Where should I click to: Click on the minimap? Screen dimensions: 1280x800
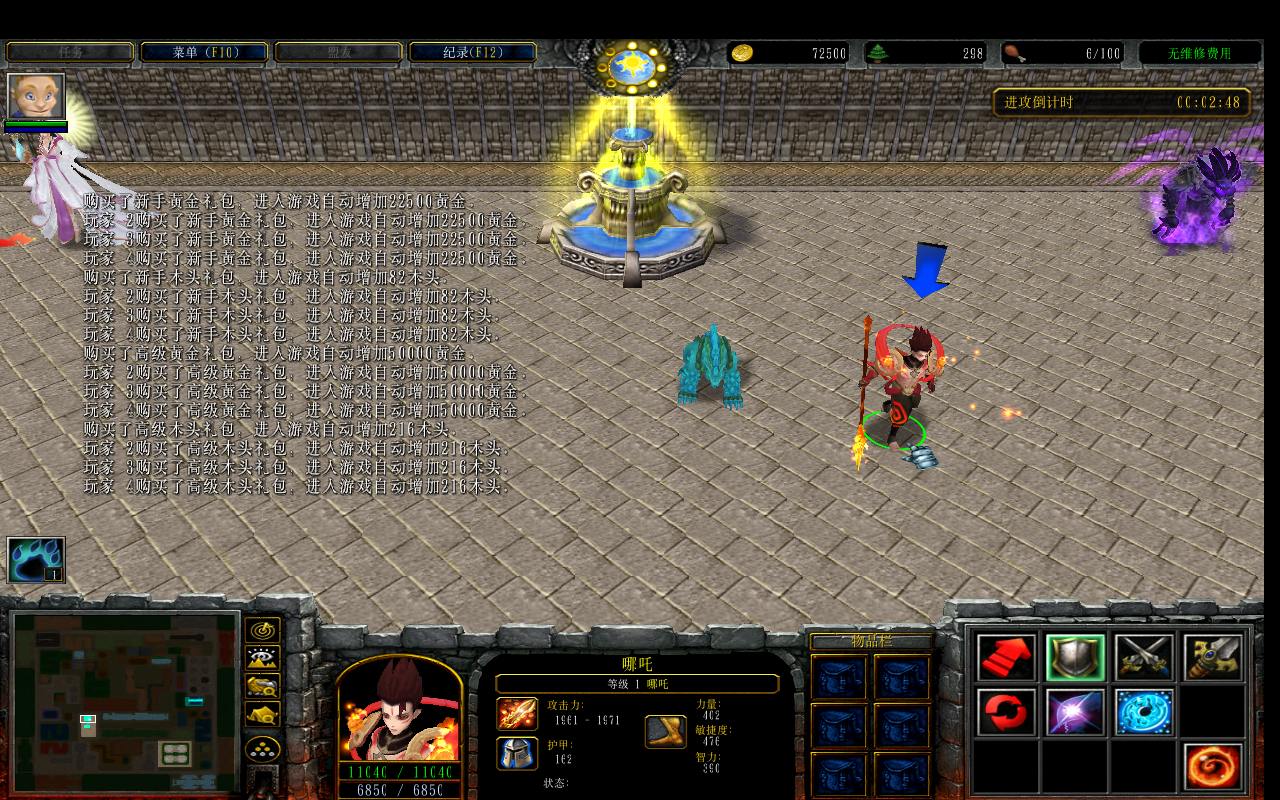[125, 702]
